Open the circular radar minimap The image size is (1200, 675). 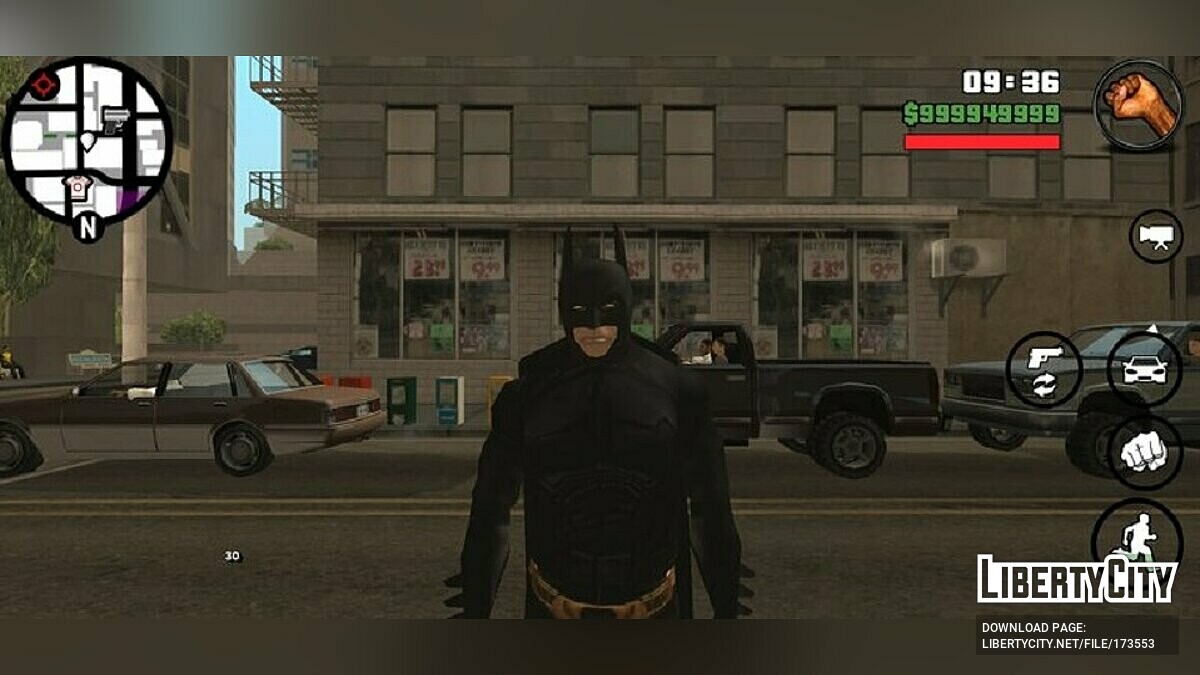(87, 141)
